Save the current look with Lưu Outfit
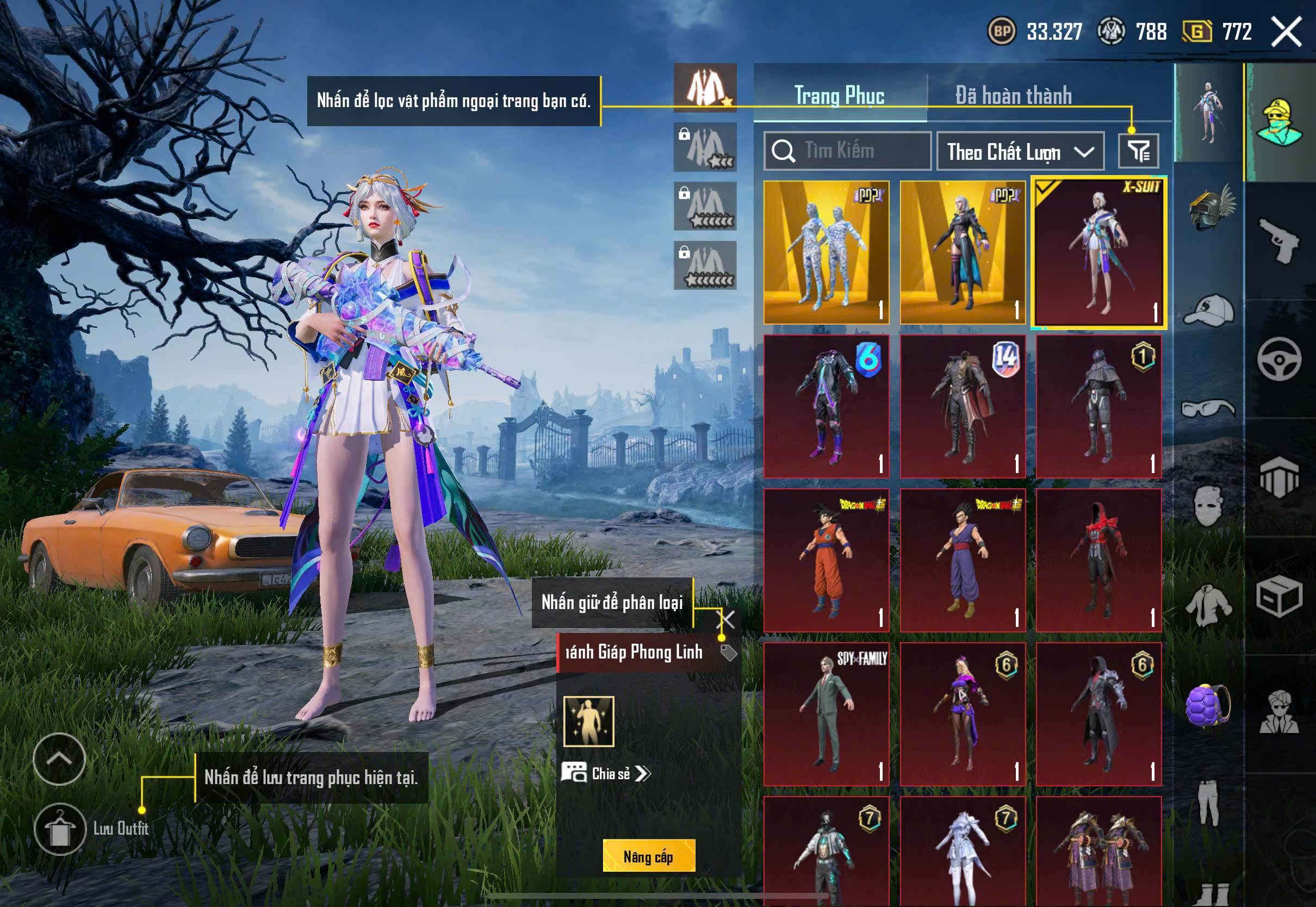This screenshot has width=1316, height=907. 60,829
